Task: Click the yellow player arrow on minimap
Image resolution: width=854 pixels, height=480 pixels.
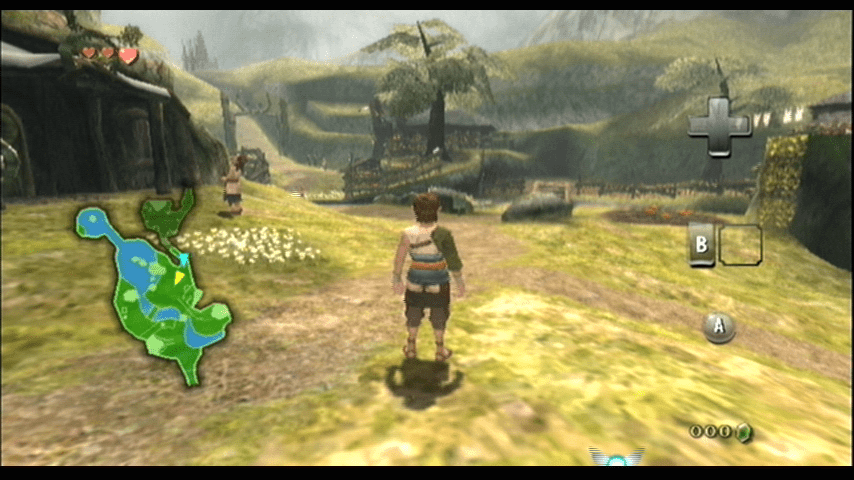Action: 180,277
